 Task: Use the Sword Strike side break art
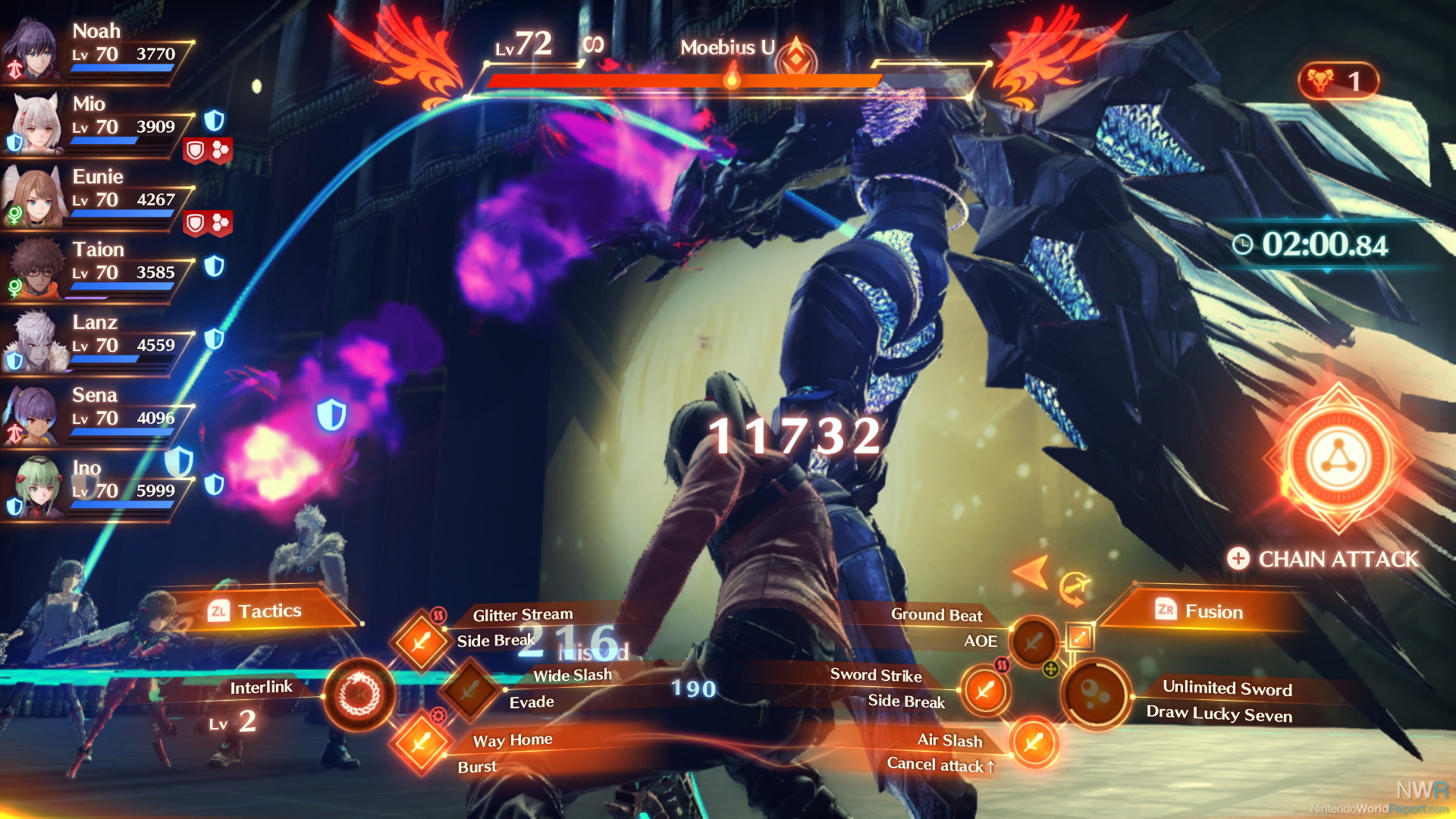(x=985, y=691)
